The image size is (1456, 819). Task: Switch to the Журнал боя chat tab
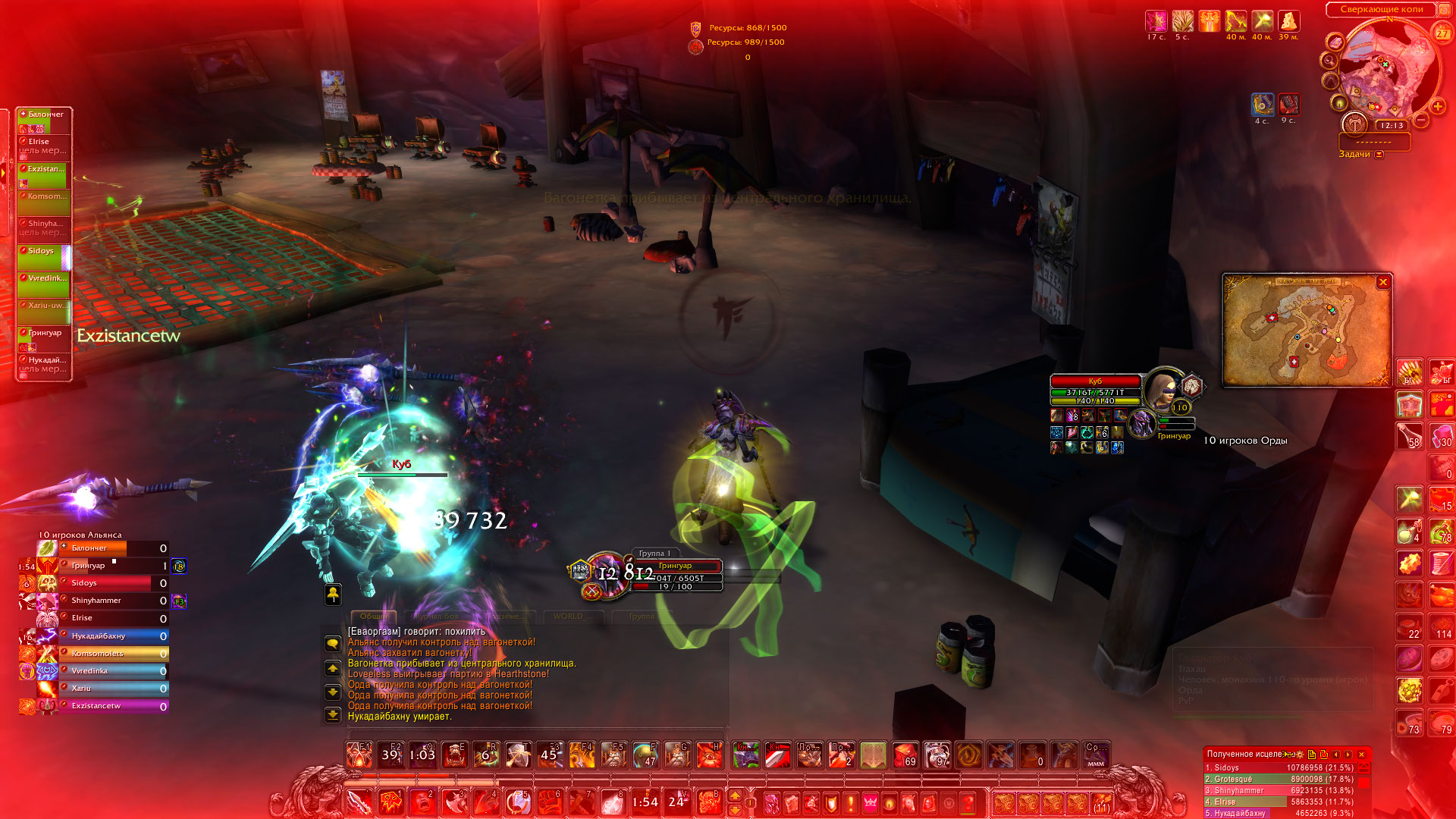click(x=438, y=617)
